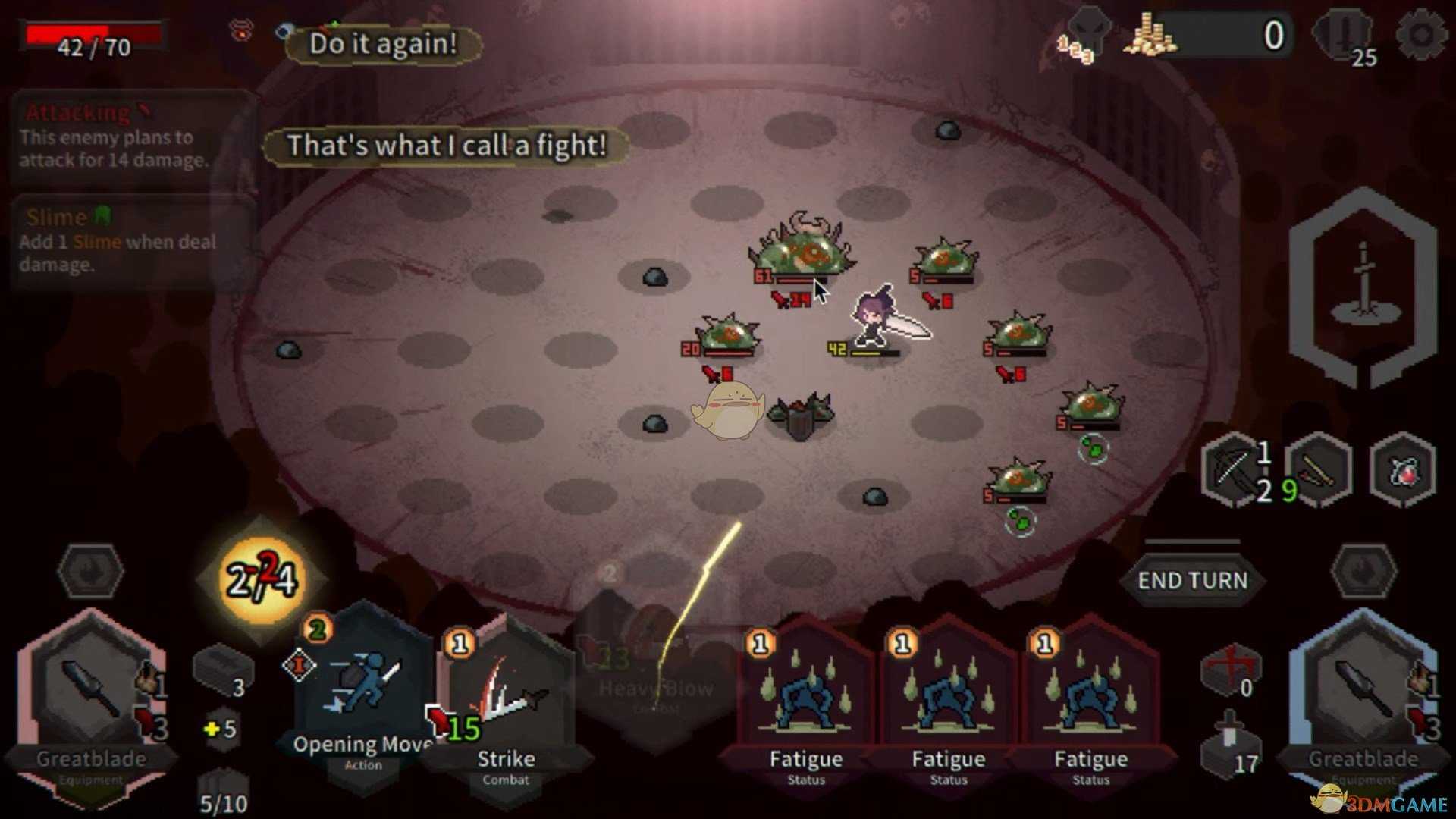View the draw pile showing 3 cards
The width and height of the screenshot is (1456, 819).
pos(221,672)
